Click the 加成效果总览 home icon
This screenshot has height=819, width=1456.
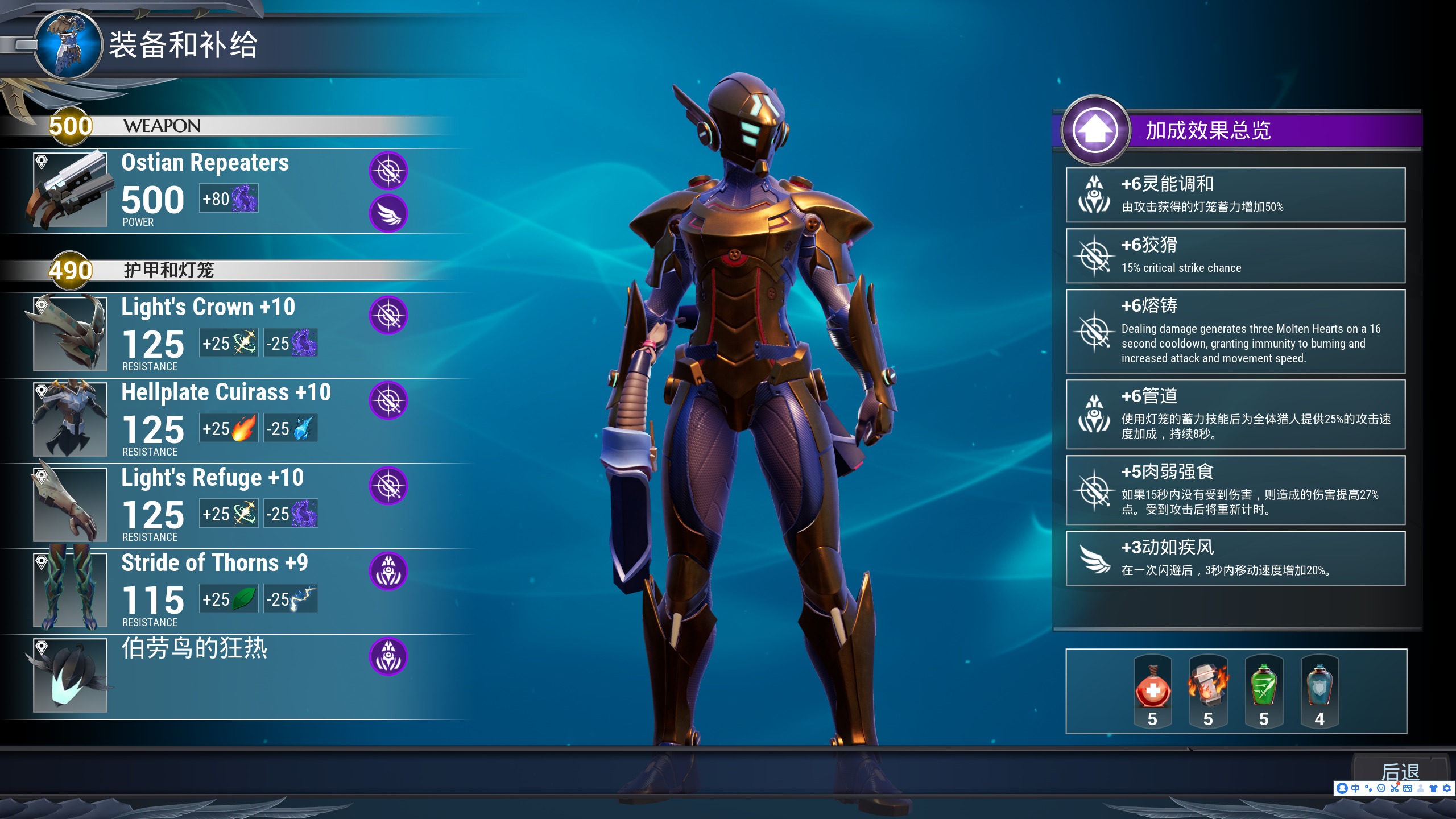[1095, 130]
